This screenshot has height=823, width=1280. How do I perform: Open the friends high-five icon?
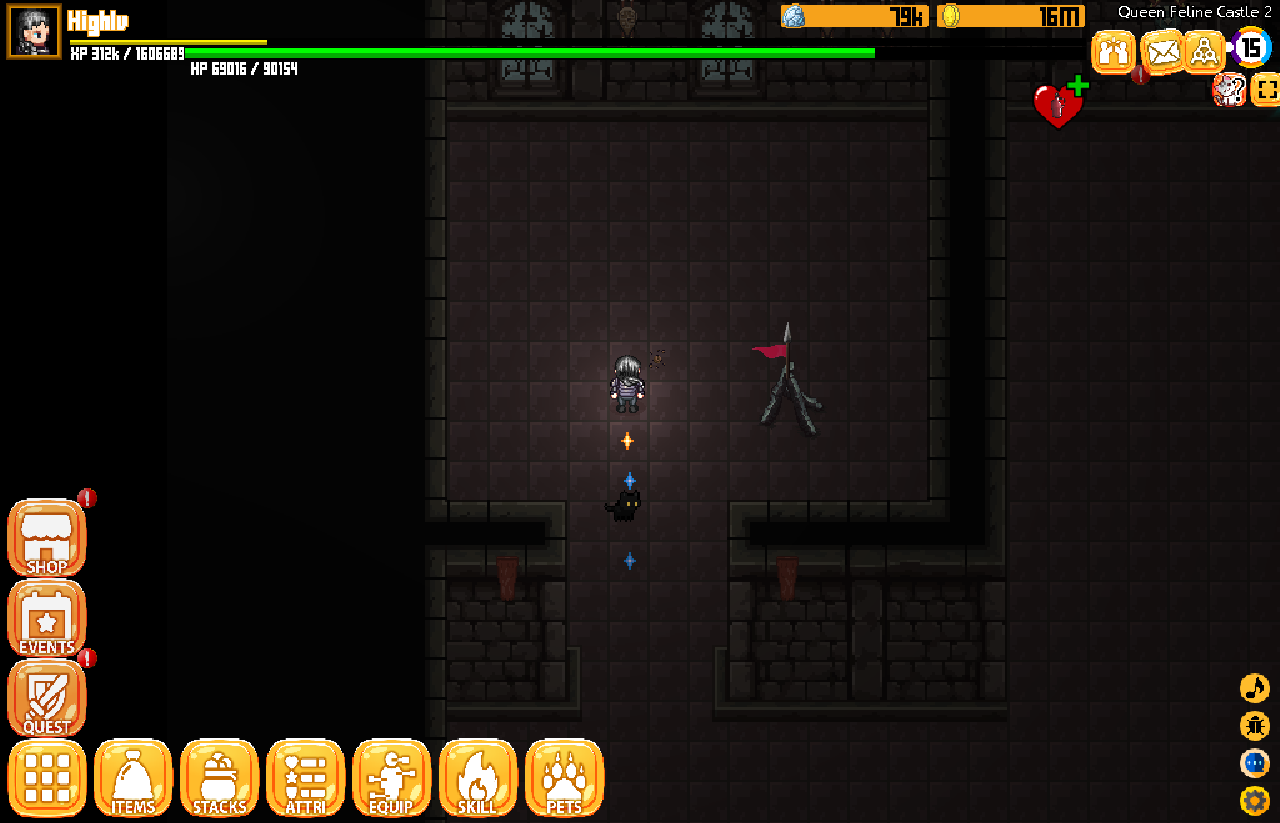tap(1113, 51)
